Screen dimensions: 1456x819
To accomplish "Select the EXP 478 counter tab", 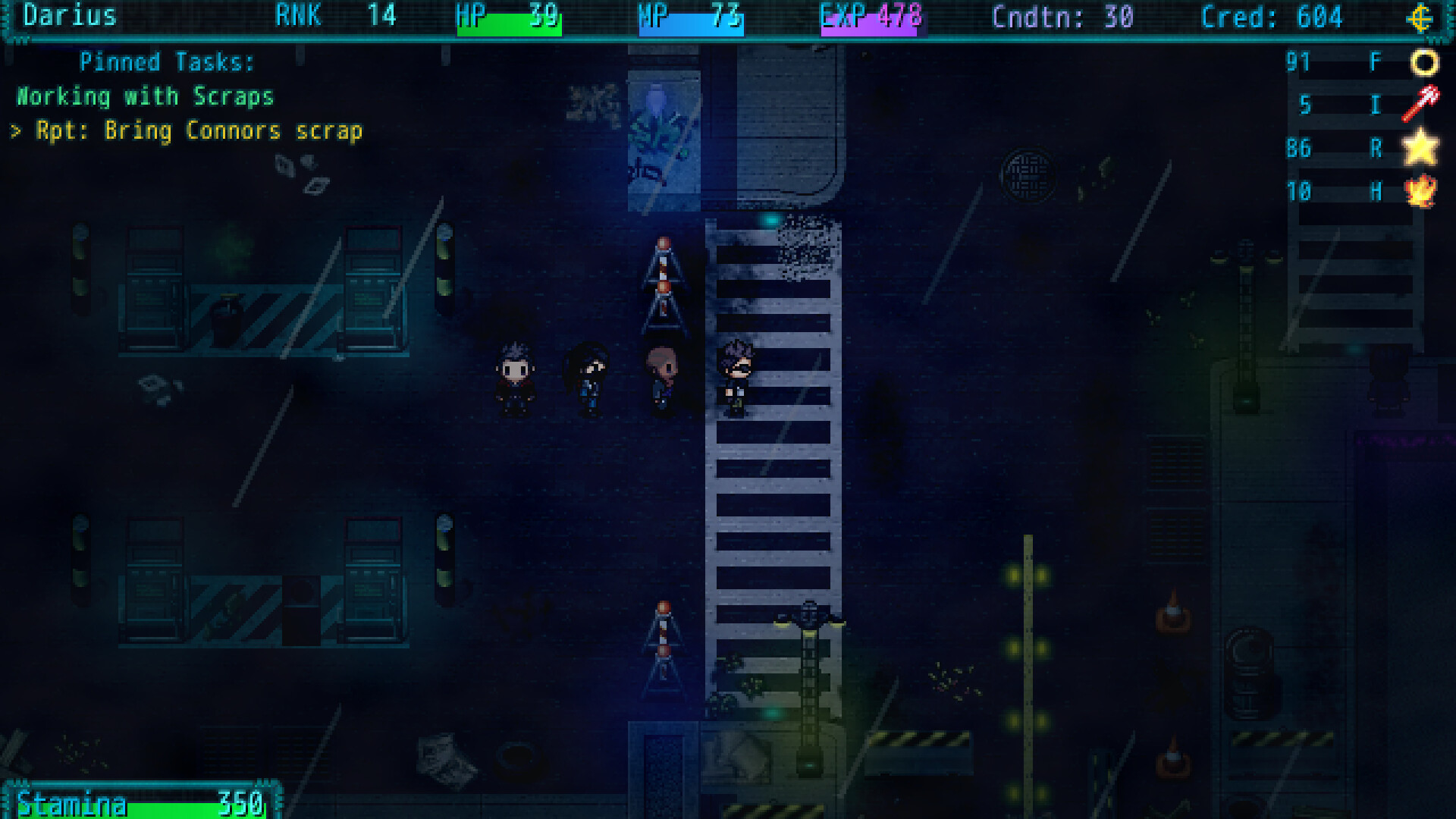I will 869,17.
